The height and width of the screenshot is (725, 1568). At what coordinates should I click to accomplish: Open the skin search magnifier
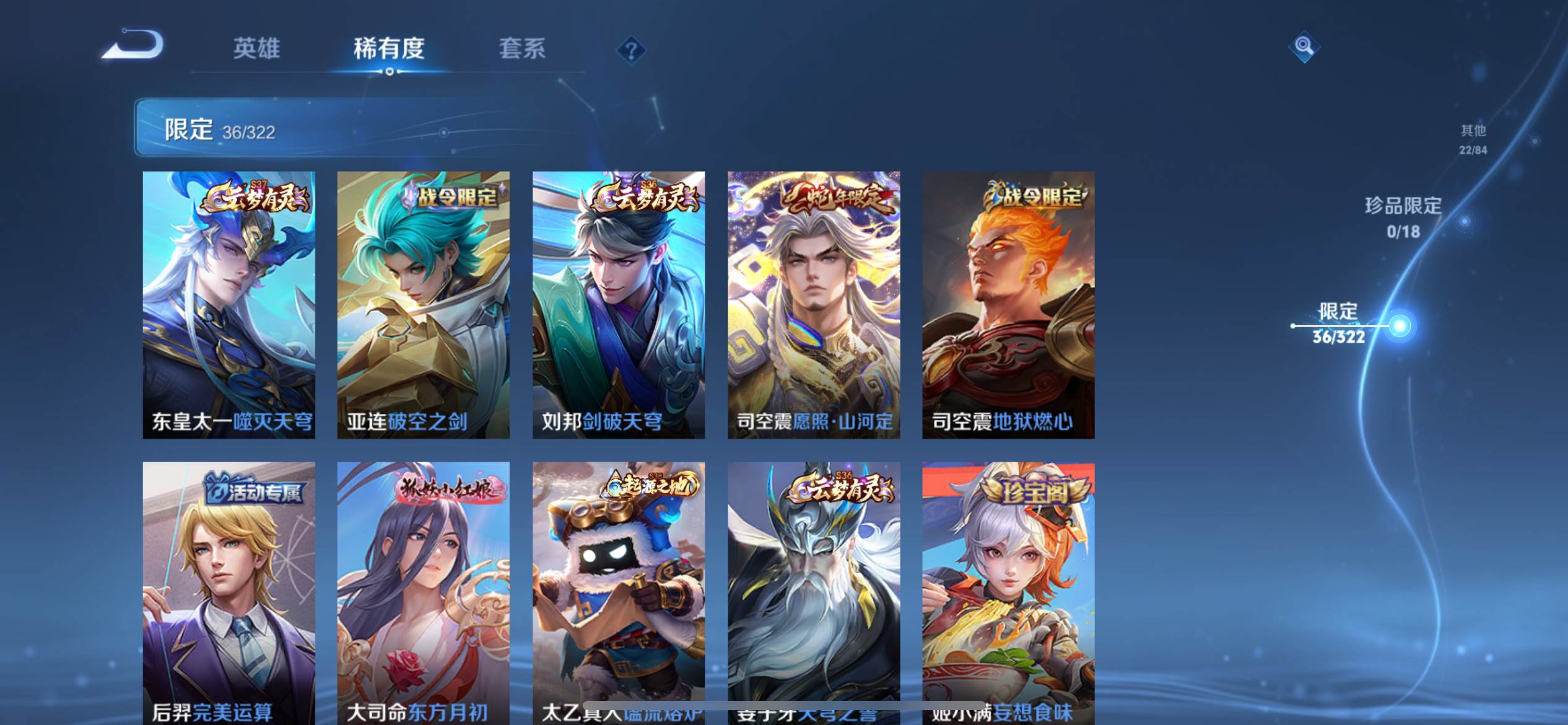tap(1304, 46)
